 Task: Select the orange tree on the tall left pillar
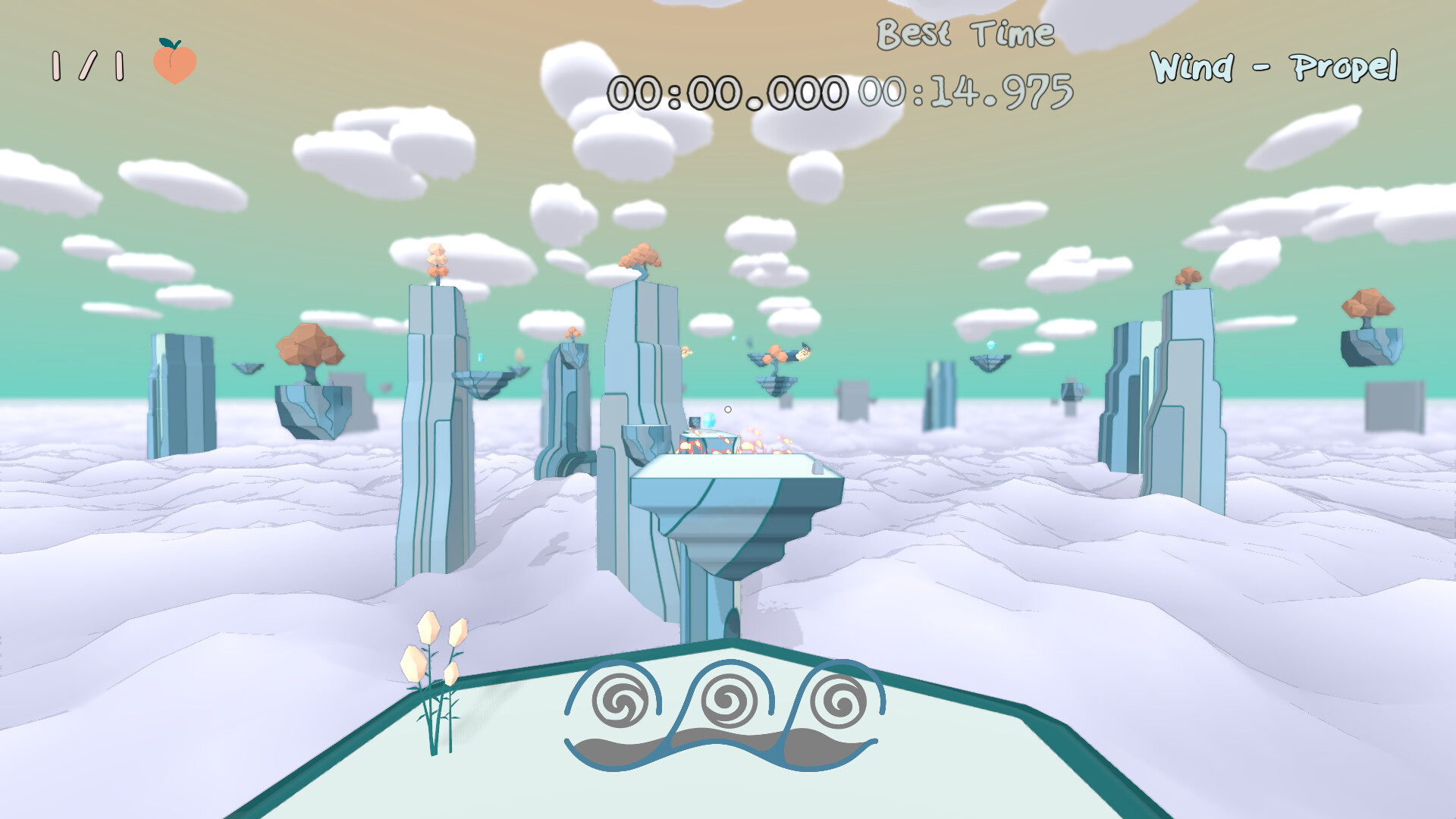point(437,261)
